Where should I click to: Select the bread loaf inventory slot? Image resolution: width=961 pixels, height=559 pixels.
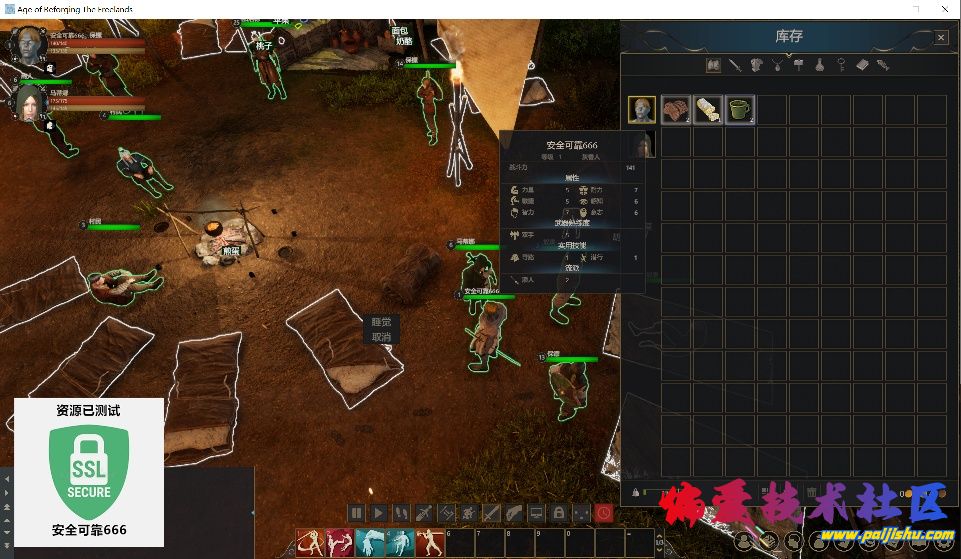707,109
